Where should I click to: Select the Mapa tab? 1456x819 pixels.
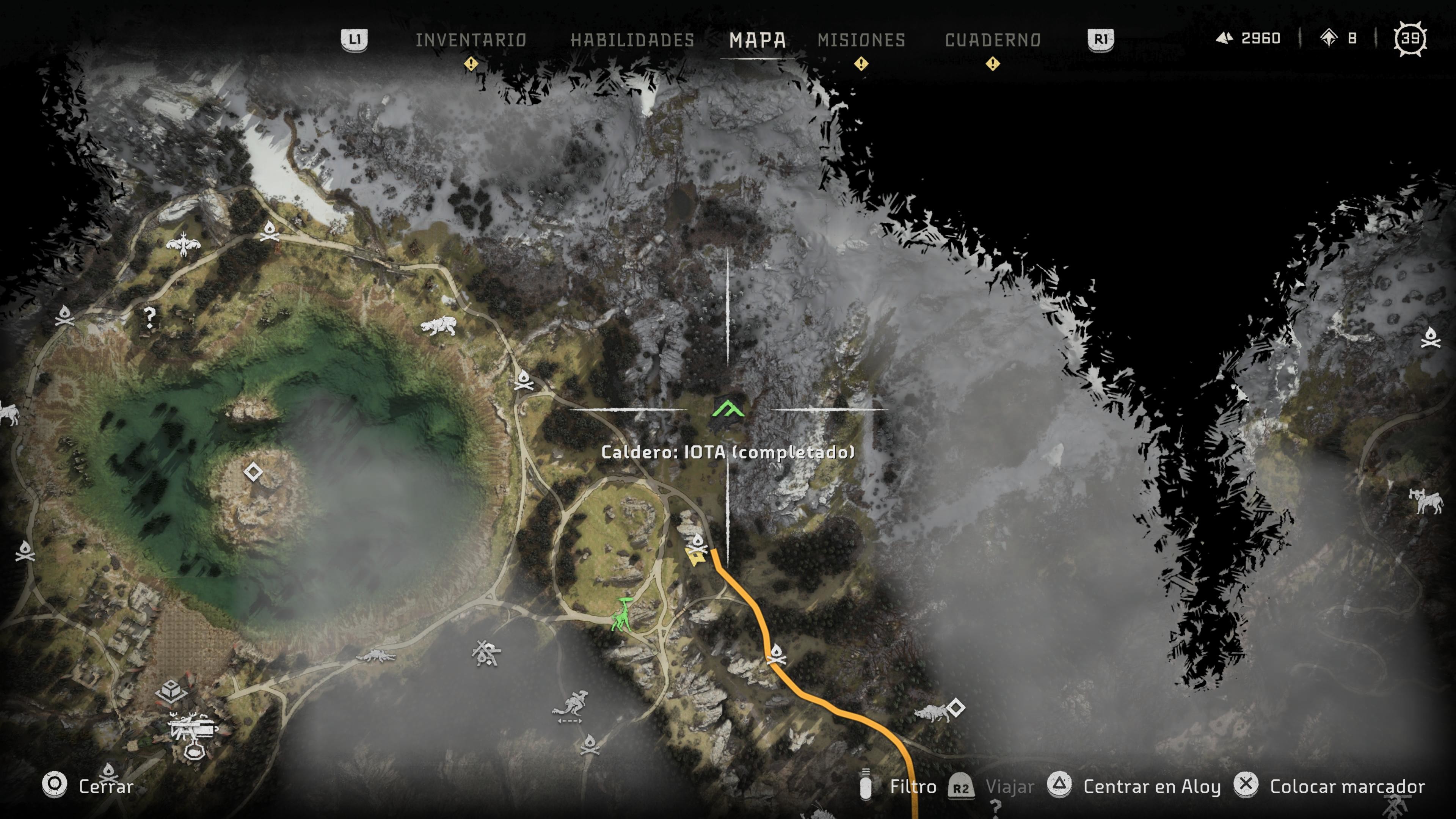(x=758, y=40)
